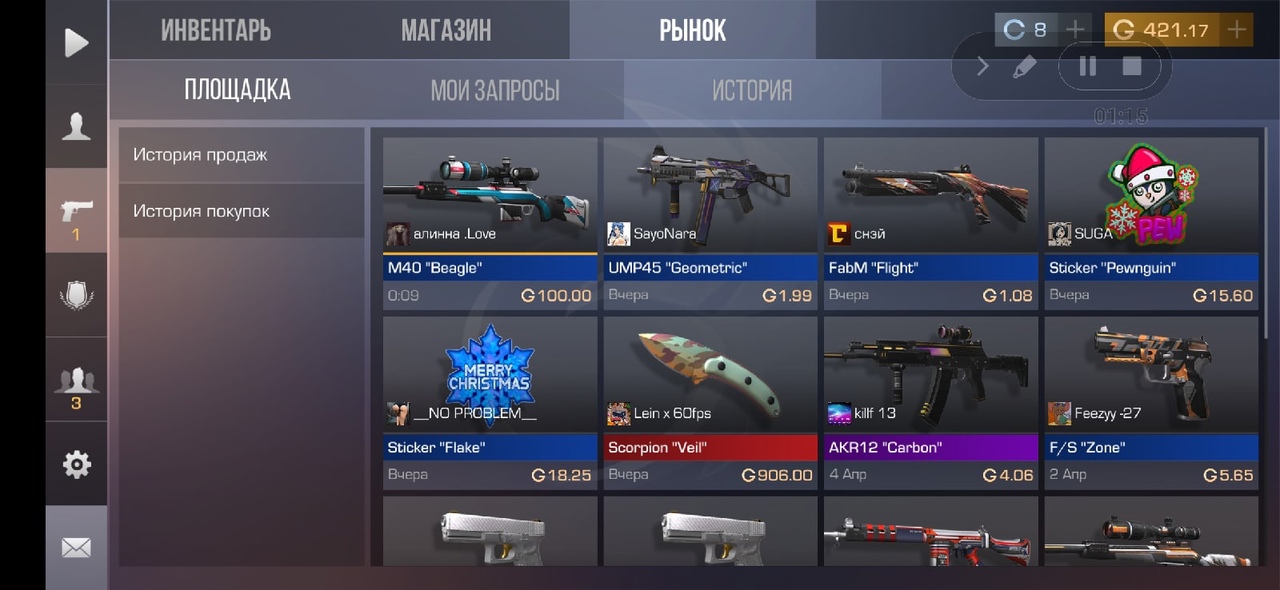This screenshot has height=590, width=1280.
Task: Show the История sub-tab
Action: pos(752,91)
